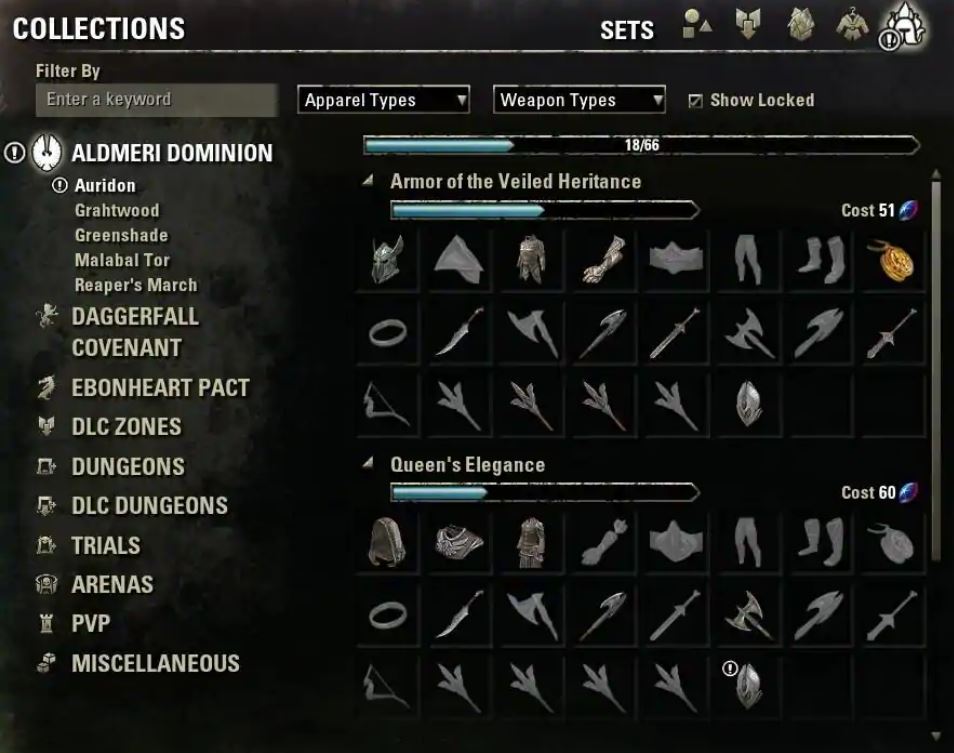
Task: Show the Dungeons set category
Action: 128,467
